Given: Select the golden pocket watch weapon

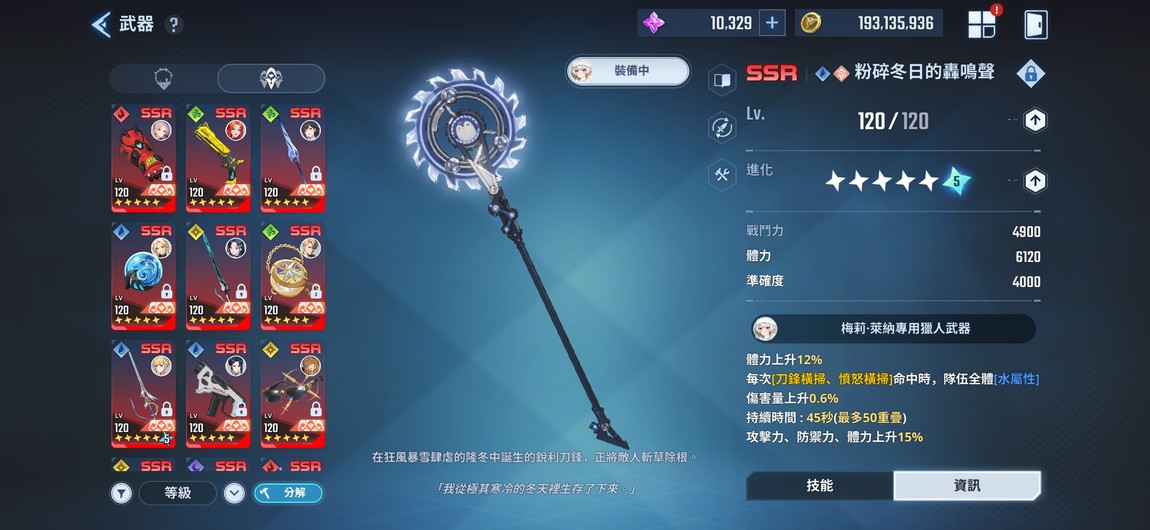Looking at the screenshot, I should (x=292, y=275).
